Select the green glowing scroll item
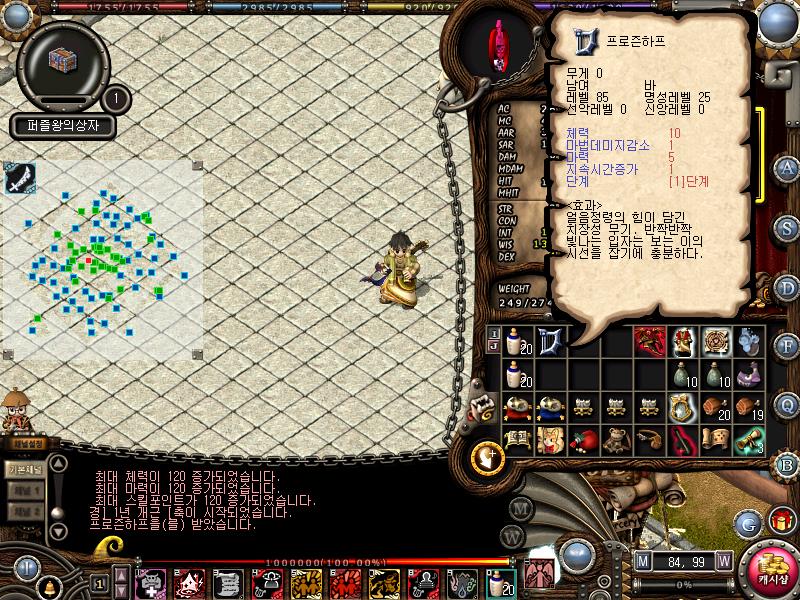Image resolution: width=800 pixels, height=600 pixels. click(x=749, y=439)
